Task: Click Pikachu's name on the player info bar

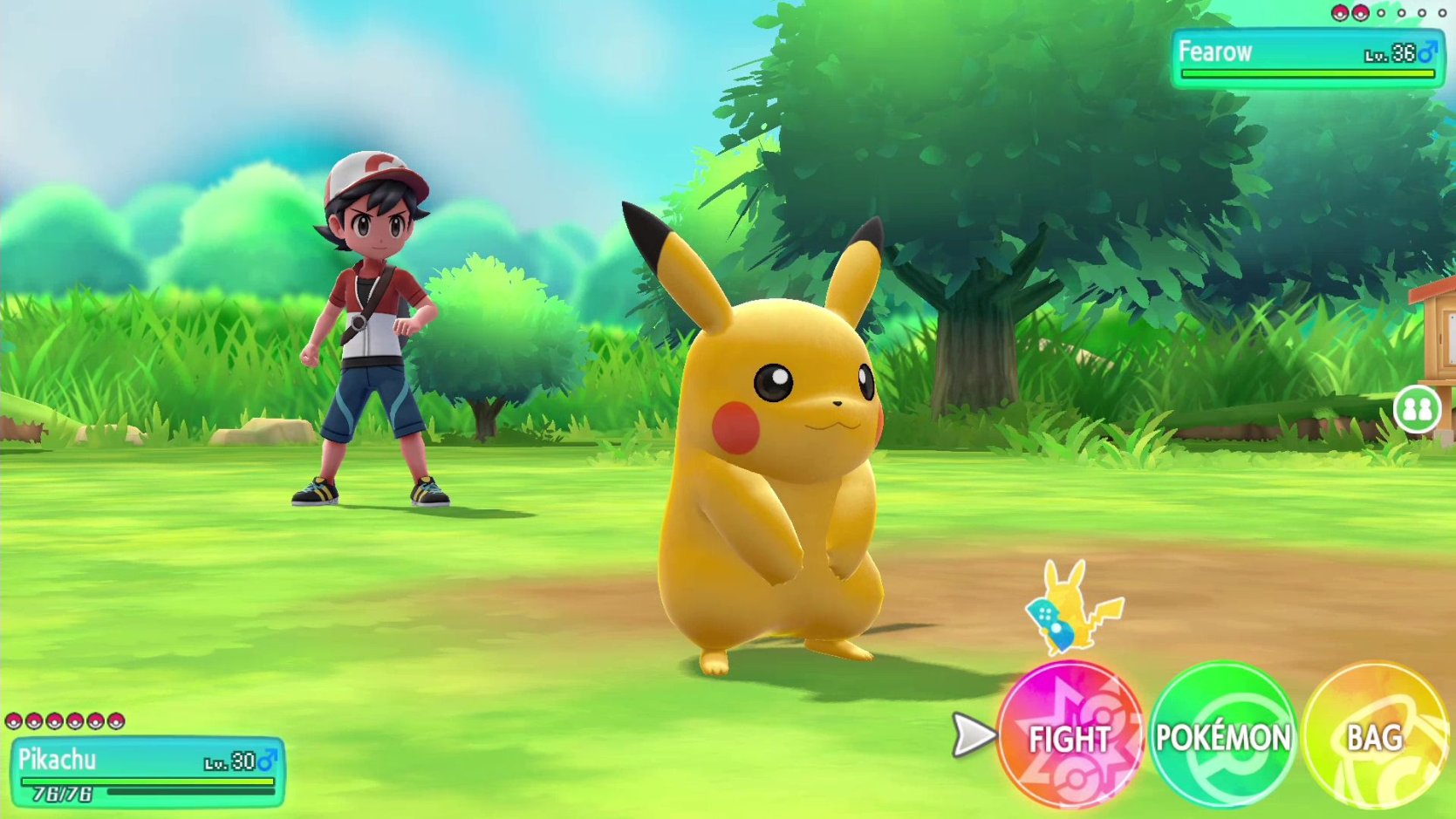Action: 57,759
